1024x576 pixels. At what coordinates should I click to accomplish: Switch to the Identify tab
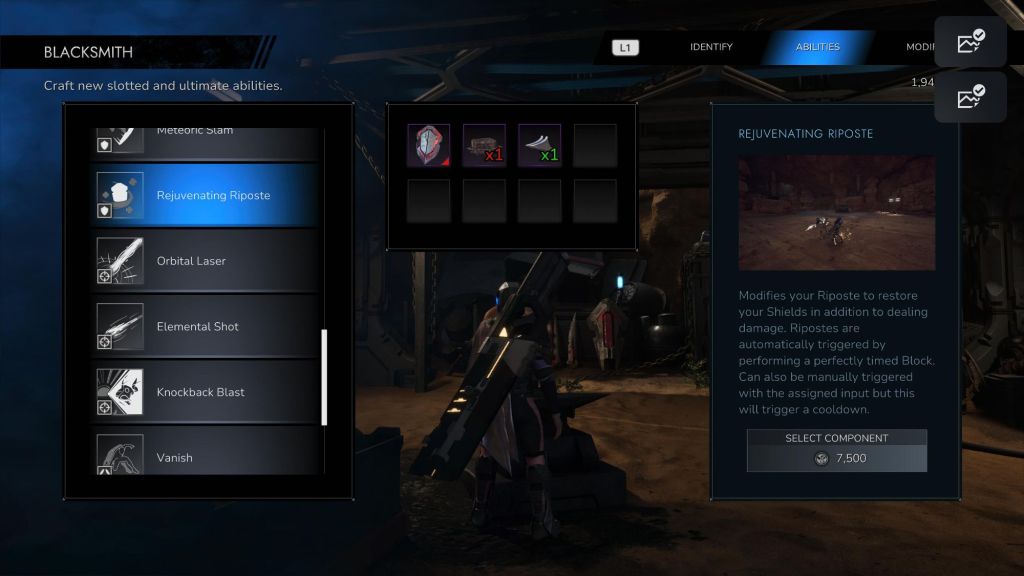(x=711, y=47)
